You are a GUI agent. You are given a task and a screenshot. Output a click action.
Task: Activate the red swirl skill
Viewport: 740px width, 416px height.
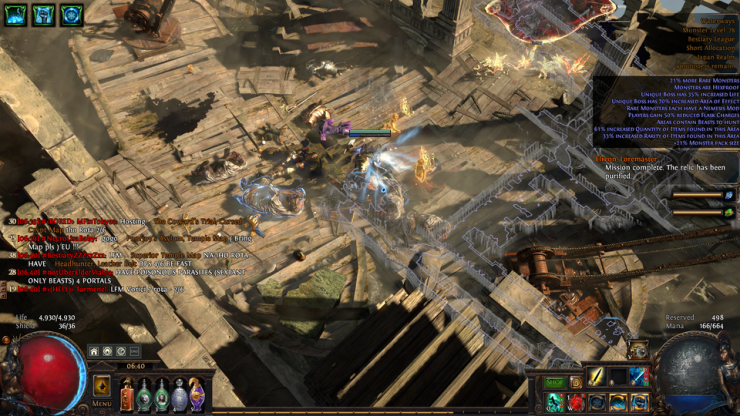[576, 402]
